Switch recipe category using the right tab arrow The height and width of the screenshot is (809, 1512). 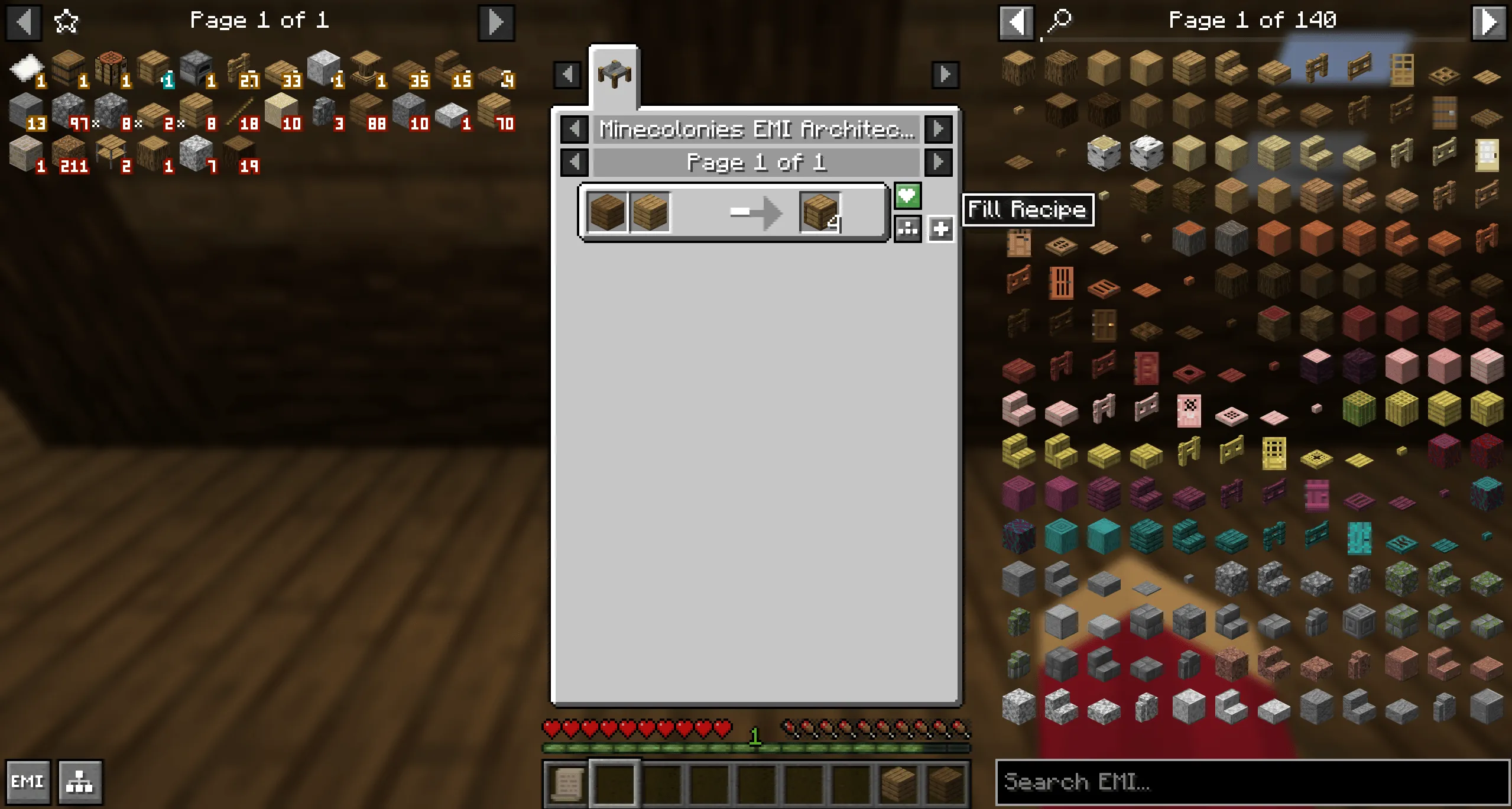point(945,74)
